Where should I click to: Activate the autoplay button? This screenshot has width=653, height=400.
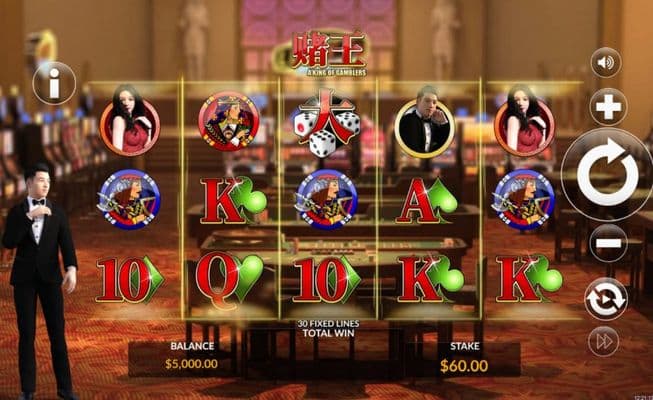606,297
